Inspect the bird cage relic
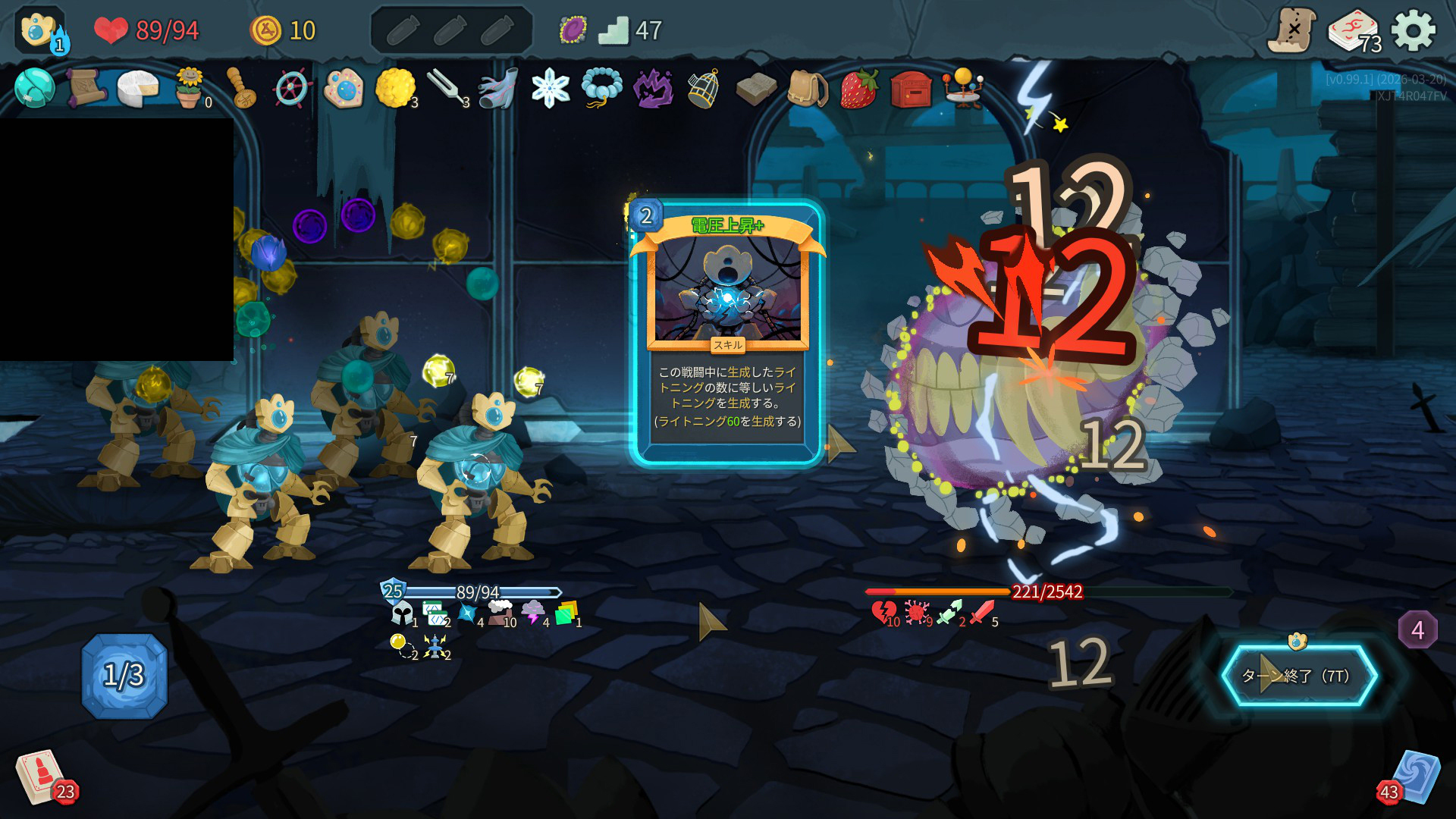The image size is (1456, 819). point(704,89)
